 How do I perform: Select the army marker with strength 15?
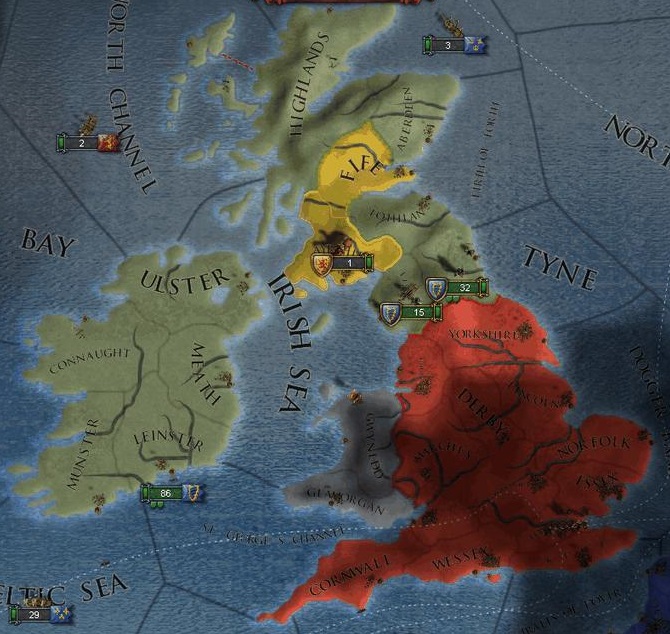412,314
